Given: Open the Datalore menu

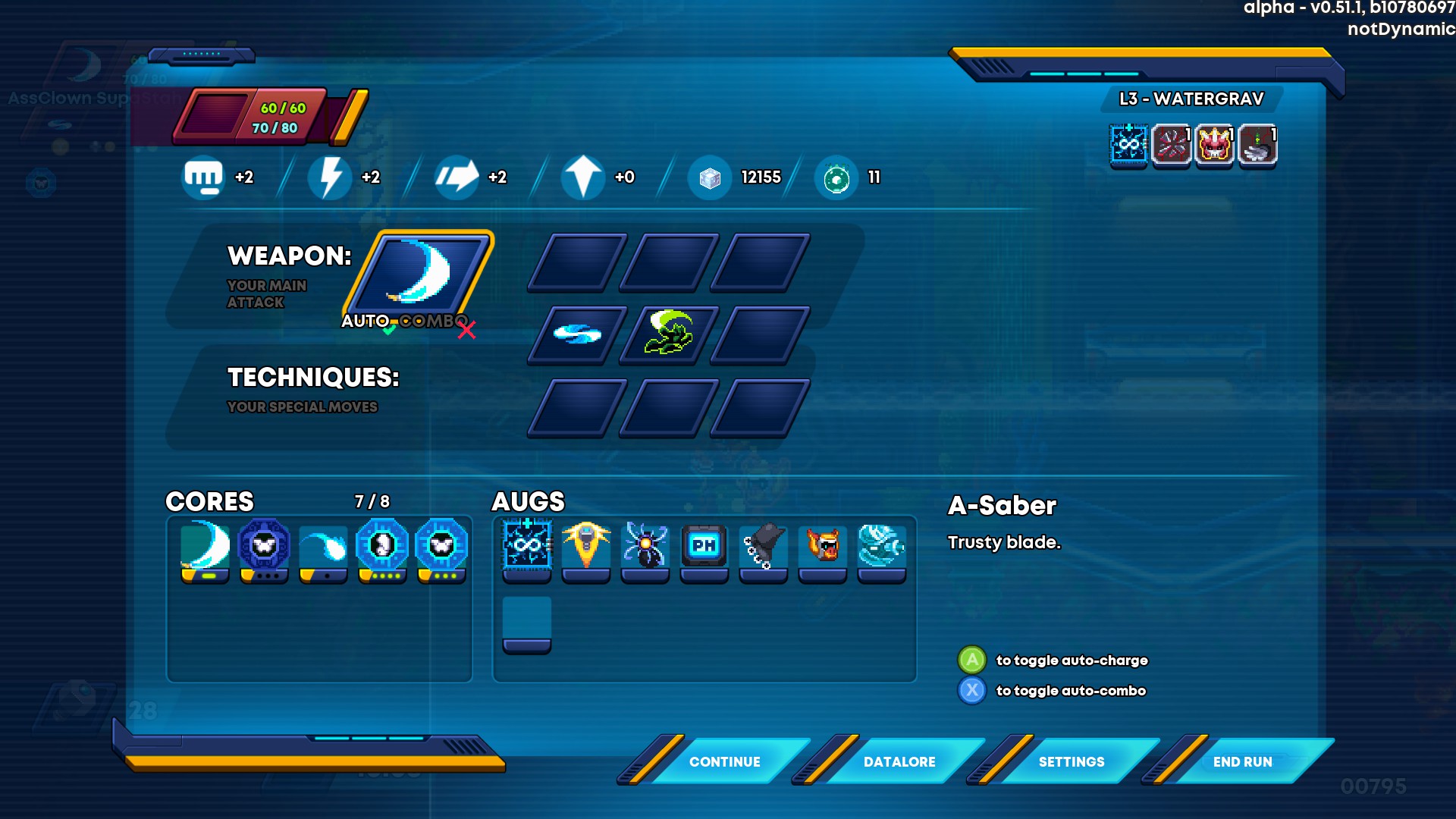Looking at the screenshot, I should click(899, 761).
